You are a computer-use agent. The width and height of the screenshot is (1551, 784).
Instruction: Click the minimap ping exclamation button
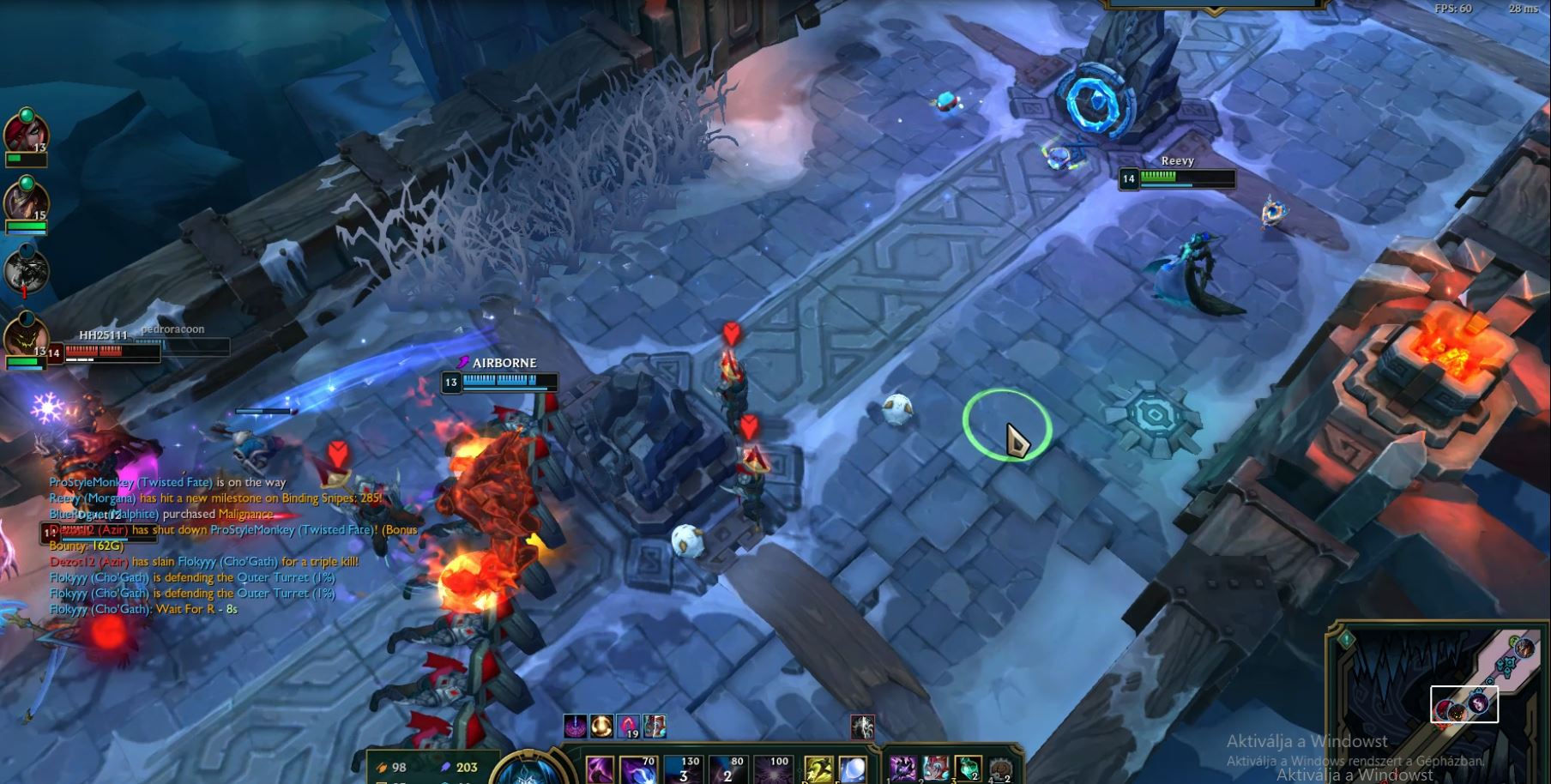pos(1345,639)
